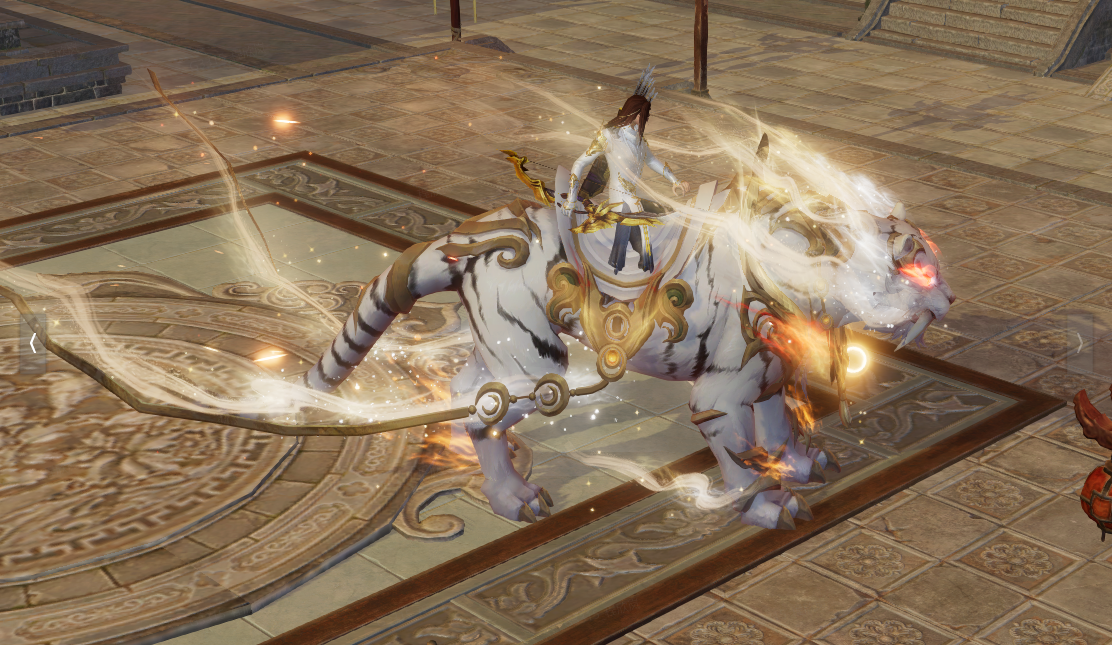Viewport: 1112px width, 645px height.
Task: Go to the previous image with the left arrow
Action: click(33, 344)
